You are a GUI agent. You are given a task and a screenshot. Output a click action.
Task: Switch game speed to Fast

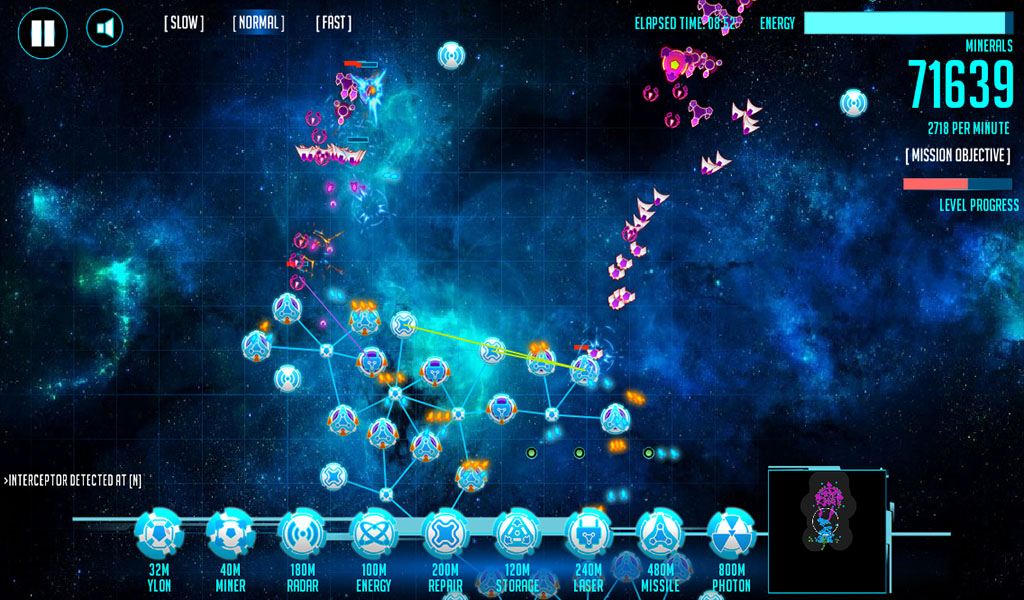[x=333, y=23]
